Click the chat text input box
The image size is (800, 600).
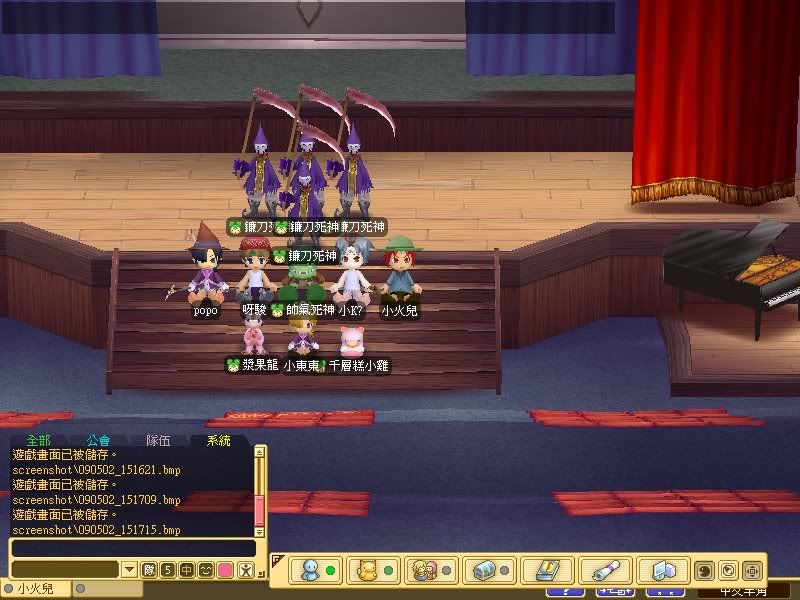(x=132, y=548)
